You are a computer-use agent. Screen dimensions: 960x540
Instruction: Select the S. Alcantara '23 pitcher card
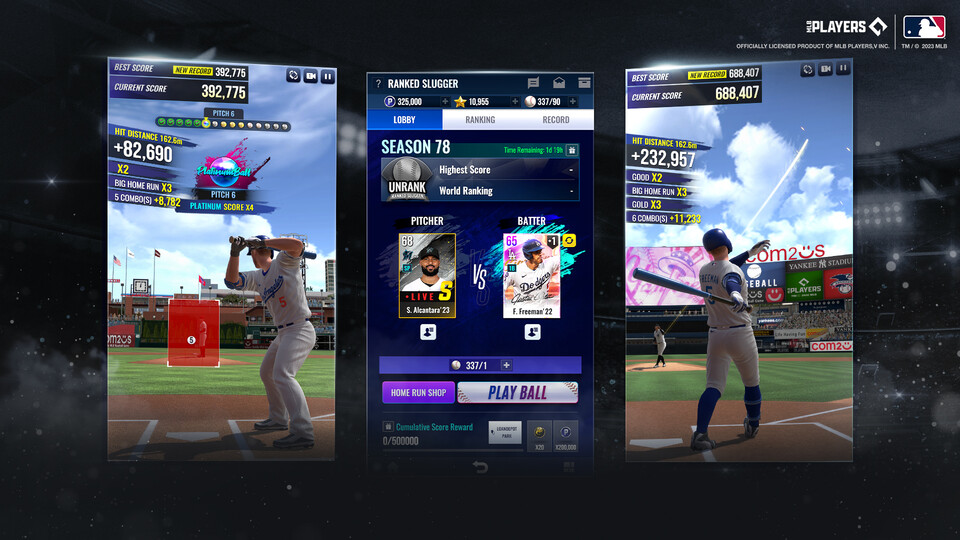pos(427,276)
